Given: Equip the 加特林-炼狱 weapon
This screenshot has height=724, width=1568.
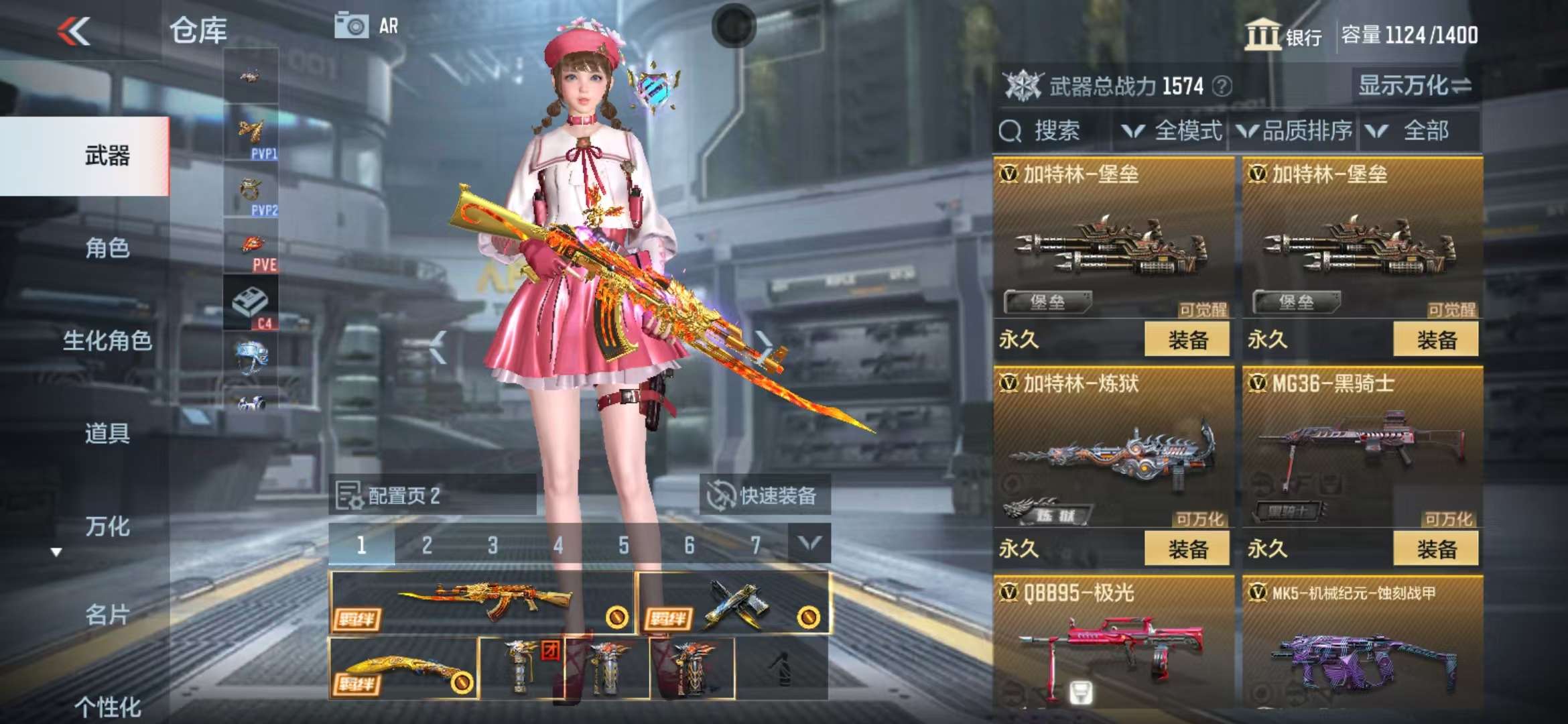Looking at the screenshot, I should (x=1187, y=549).
